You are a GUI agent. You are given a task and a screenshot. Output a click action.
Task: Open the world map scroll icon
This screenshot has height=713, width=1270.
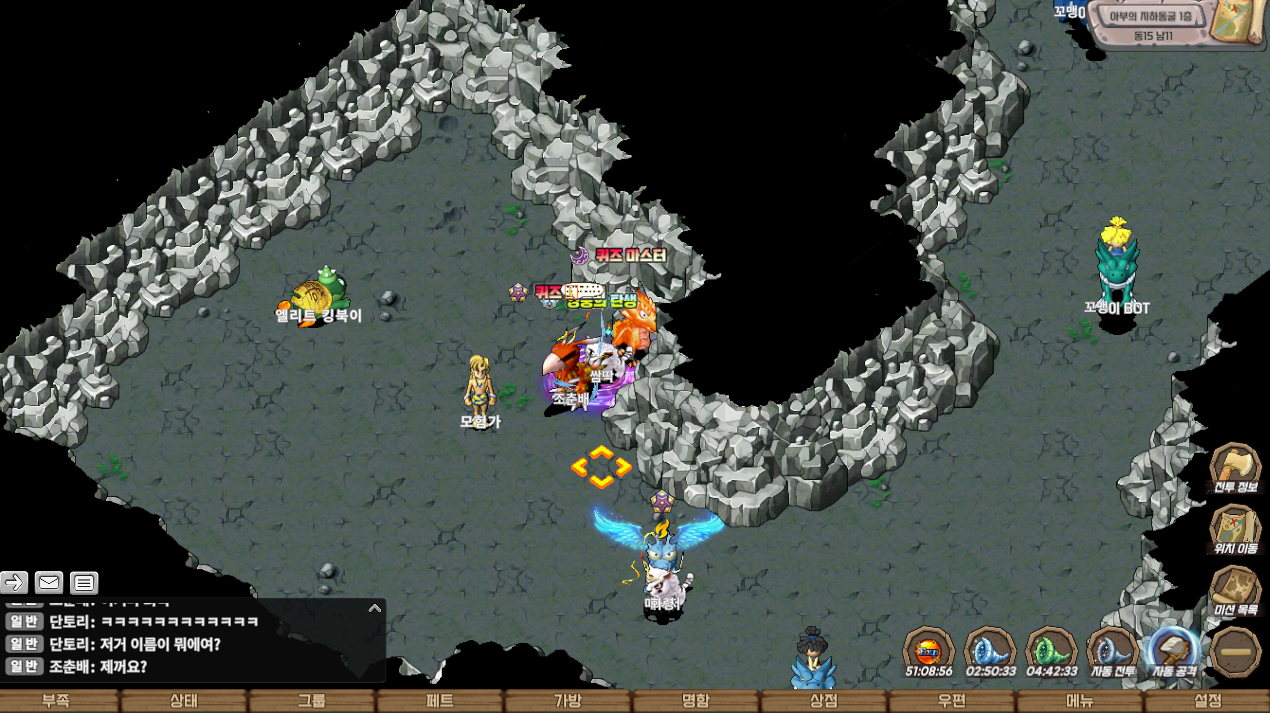[1236, 22]
